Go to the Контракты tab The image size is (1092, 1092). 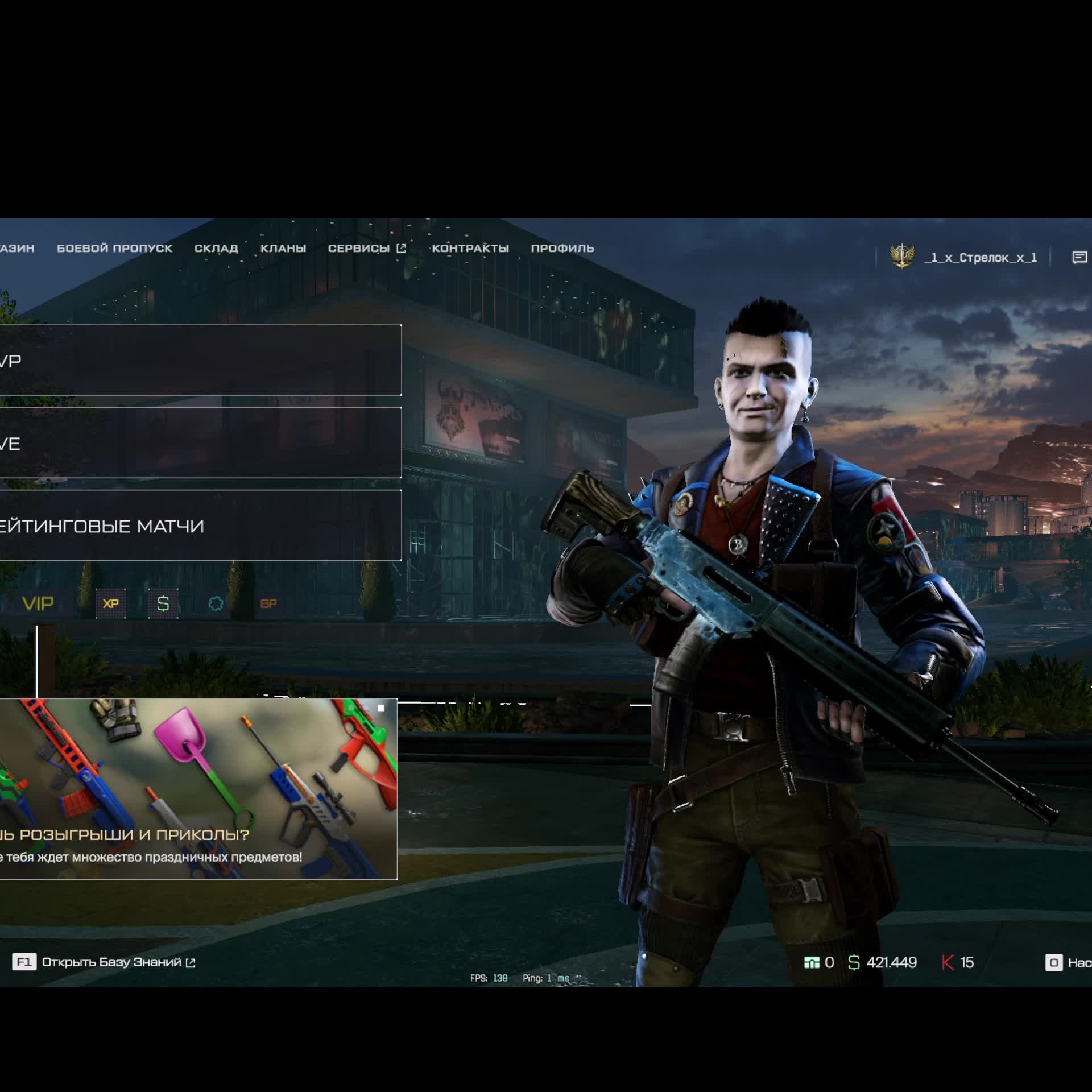470,248
